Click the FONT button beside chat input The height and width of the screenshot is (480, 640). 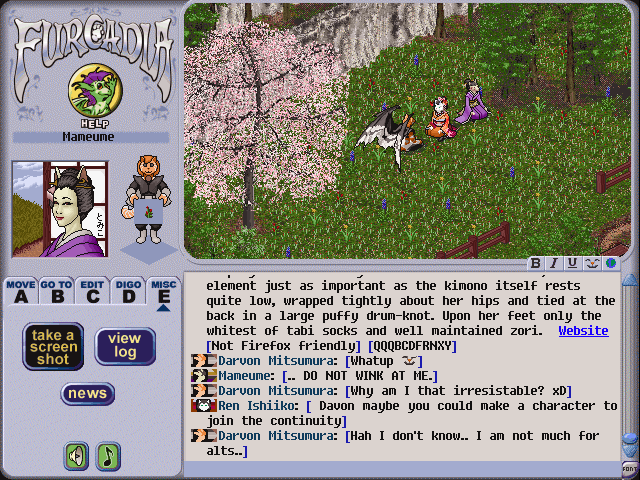click(x=629, y=467)
